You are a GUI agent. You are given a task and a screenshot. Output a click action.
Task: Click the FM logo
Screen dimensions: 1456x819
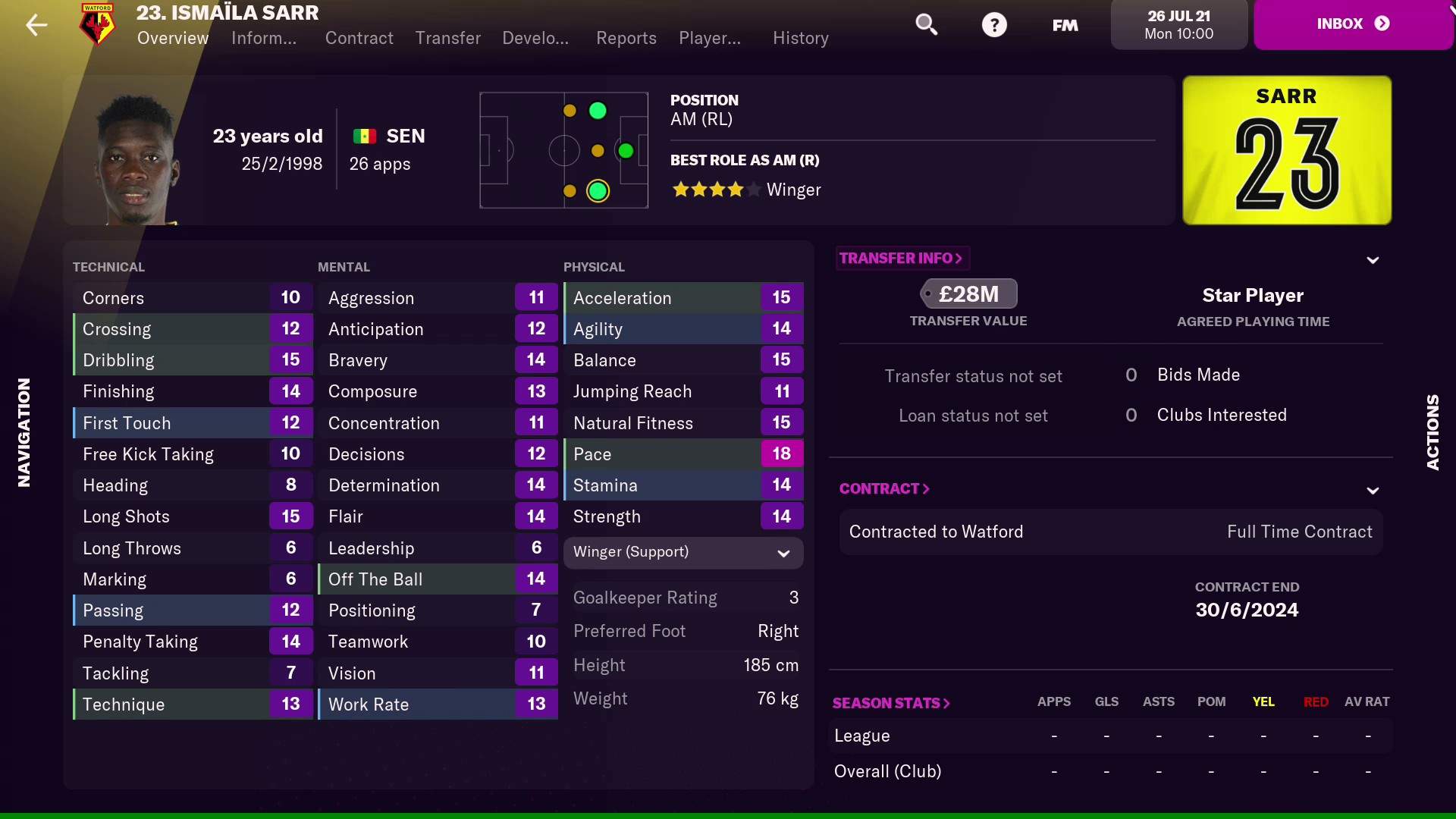(x=1063, y=24)
